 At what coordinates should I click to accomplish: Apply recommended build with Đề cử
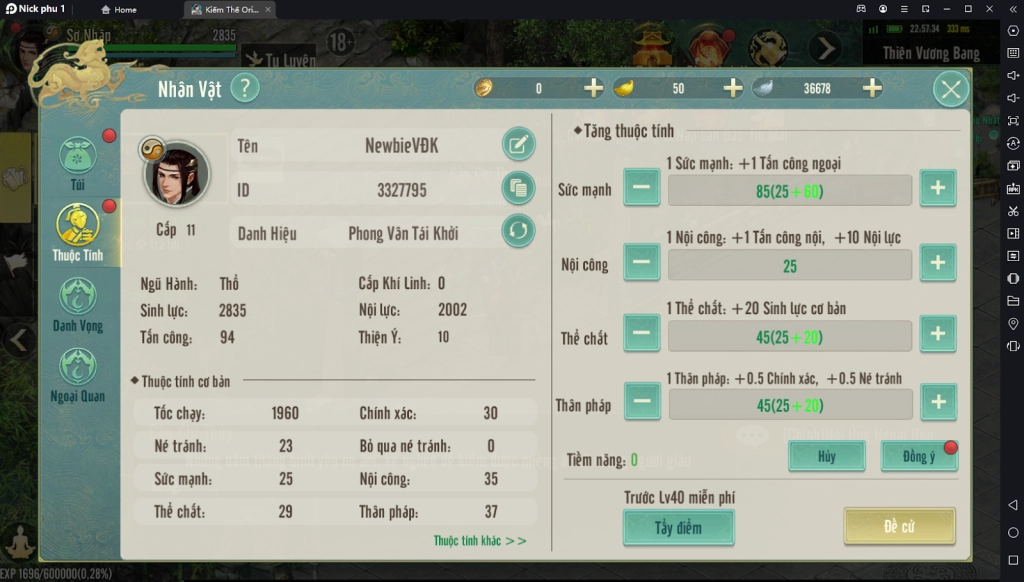pyautogui.click(x=899, y=526)
